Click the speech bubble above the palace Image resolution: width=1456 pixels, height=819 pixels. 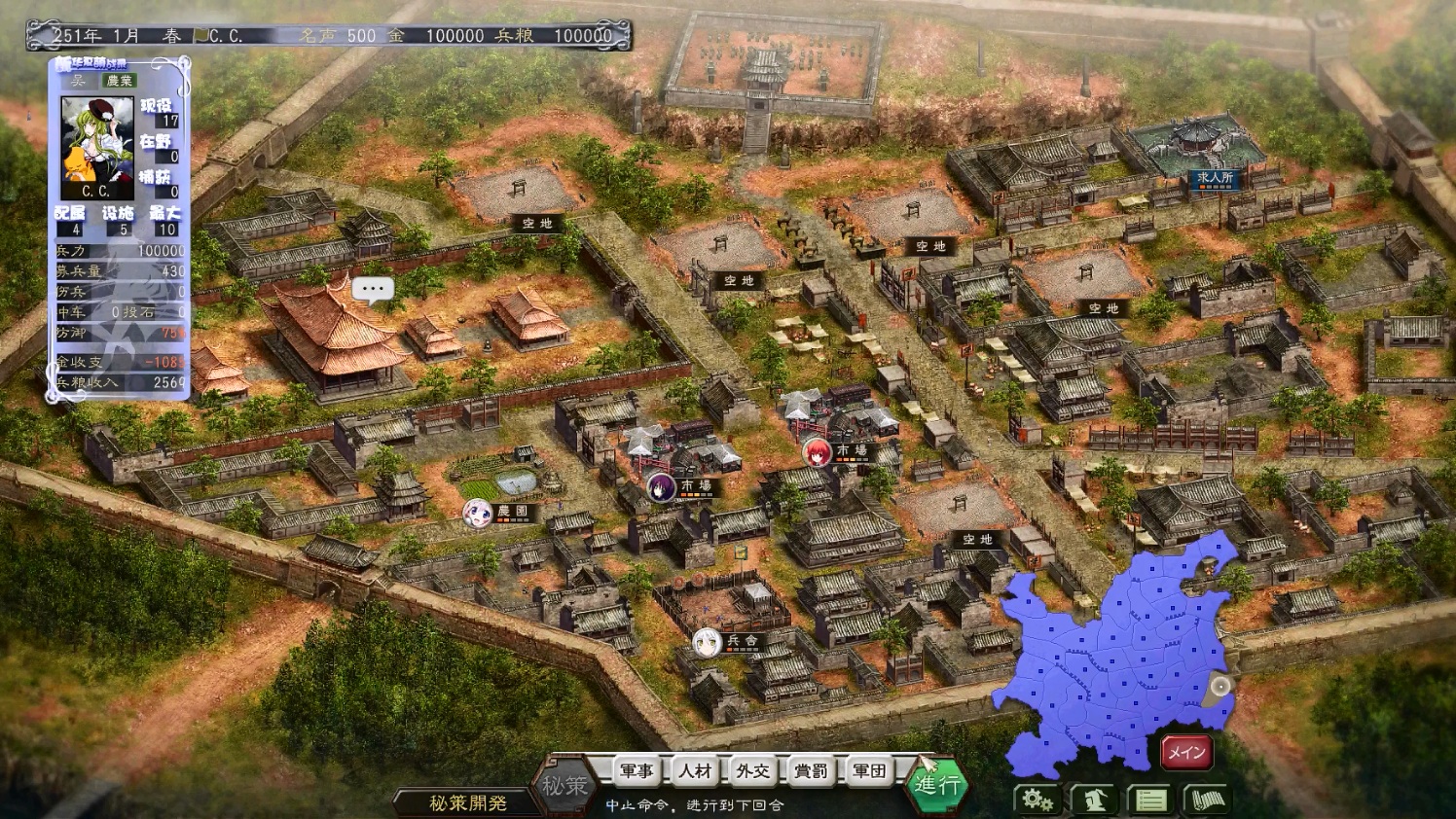[x=373, y=289]
